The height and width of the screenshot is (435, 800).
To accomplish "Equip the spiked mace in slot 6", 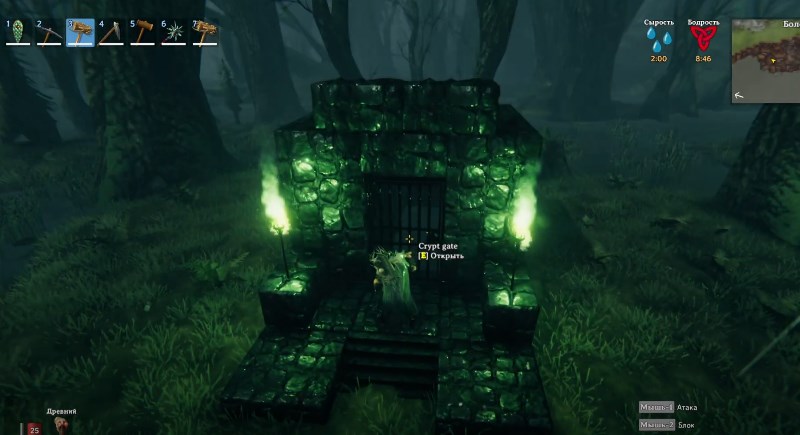I will click(173, 31).
